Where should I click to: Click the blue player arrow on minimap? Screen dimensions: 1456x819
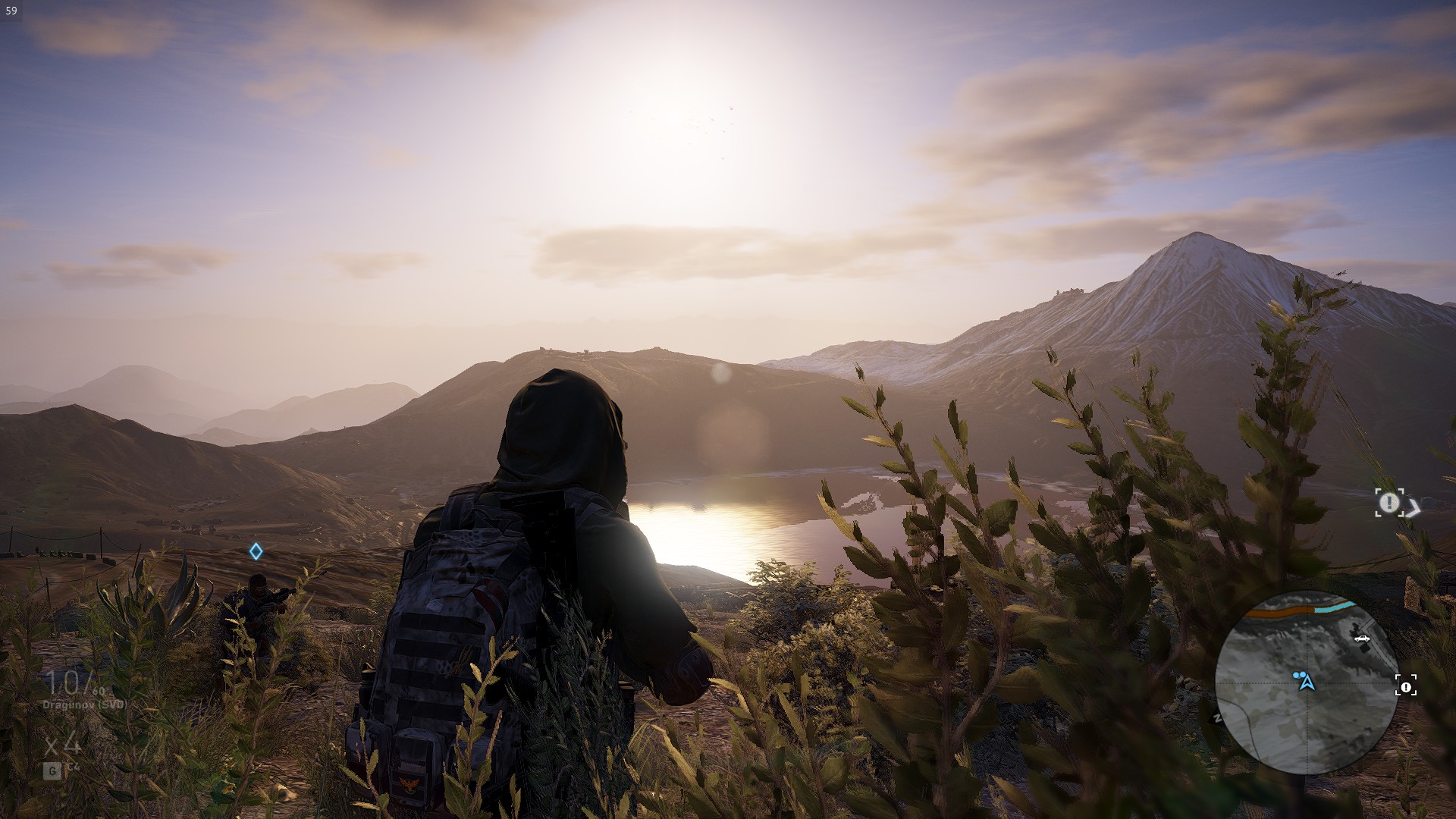pos(1307,682)
